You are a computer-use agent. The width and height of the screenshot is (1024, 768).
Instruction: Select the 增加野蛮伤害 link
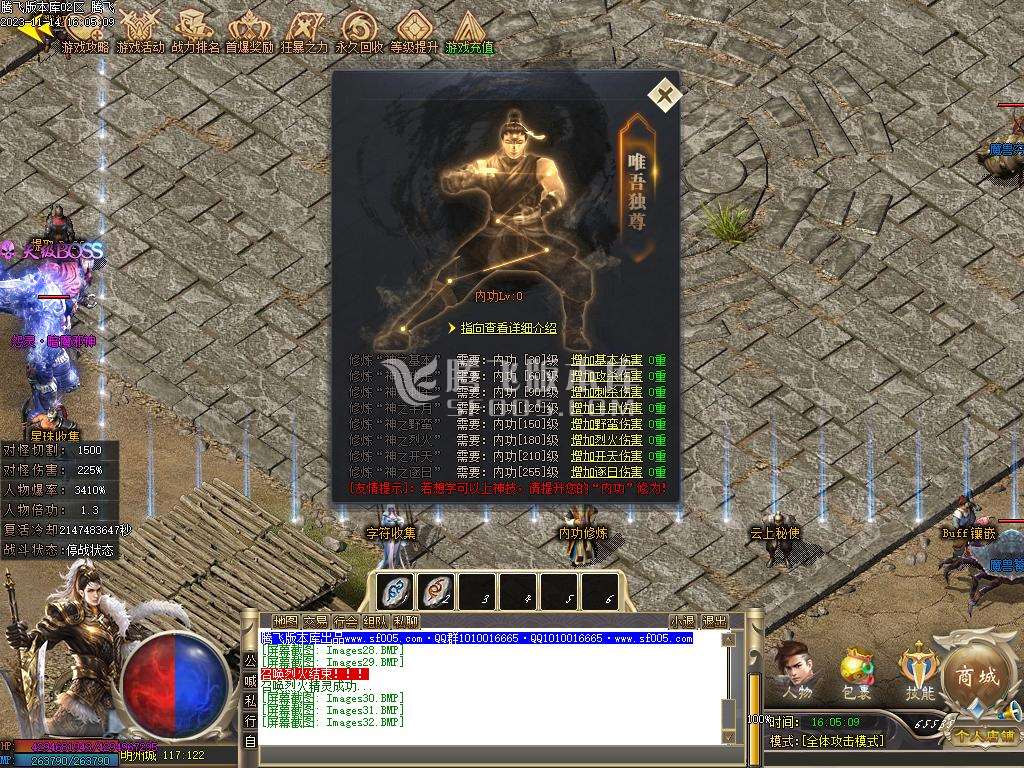tap(606, 424)
